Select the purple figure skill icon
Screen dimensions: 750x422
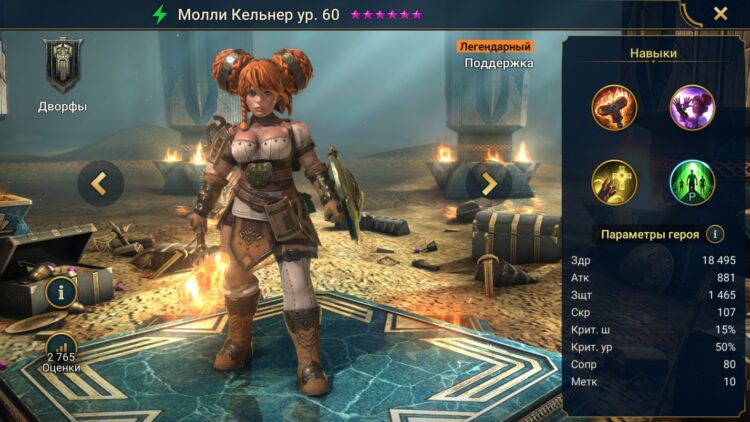[x=692, y=107]
